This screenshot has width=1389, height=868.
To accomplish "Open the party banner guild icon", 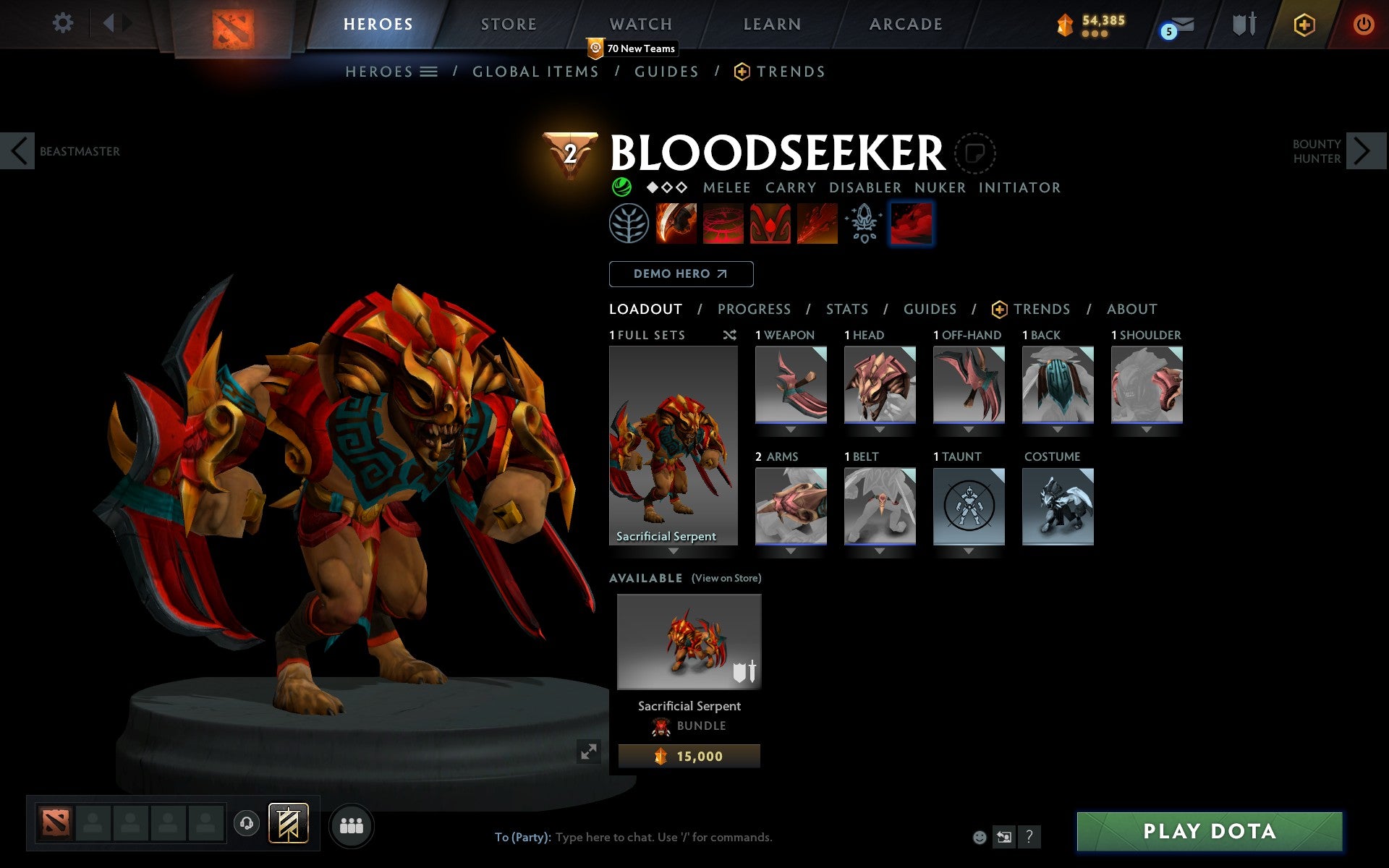I will tap(287, 822).
